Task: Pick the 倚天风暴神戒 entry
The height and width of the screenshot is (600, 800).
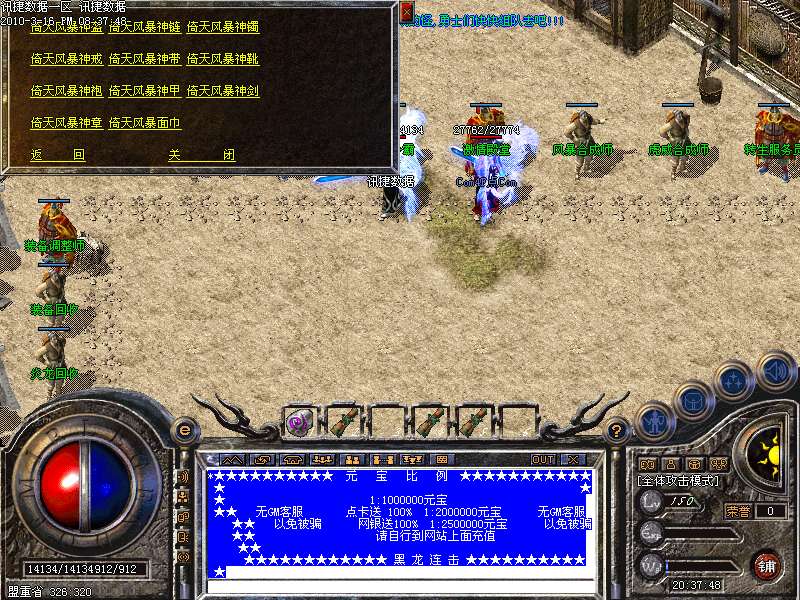Action: pos(66,59)
